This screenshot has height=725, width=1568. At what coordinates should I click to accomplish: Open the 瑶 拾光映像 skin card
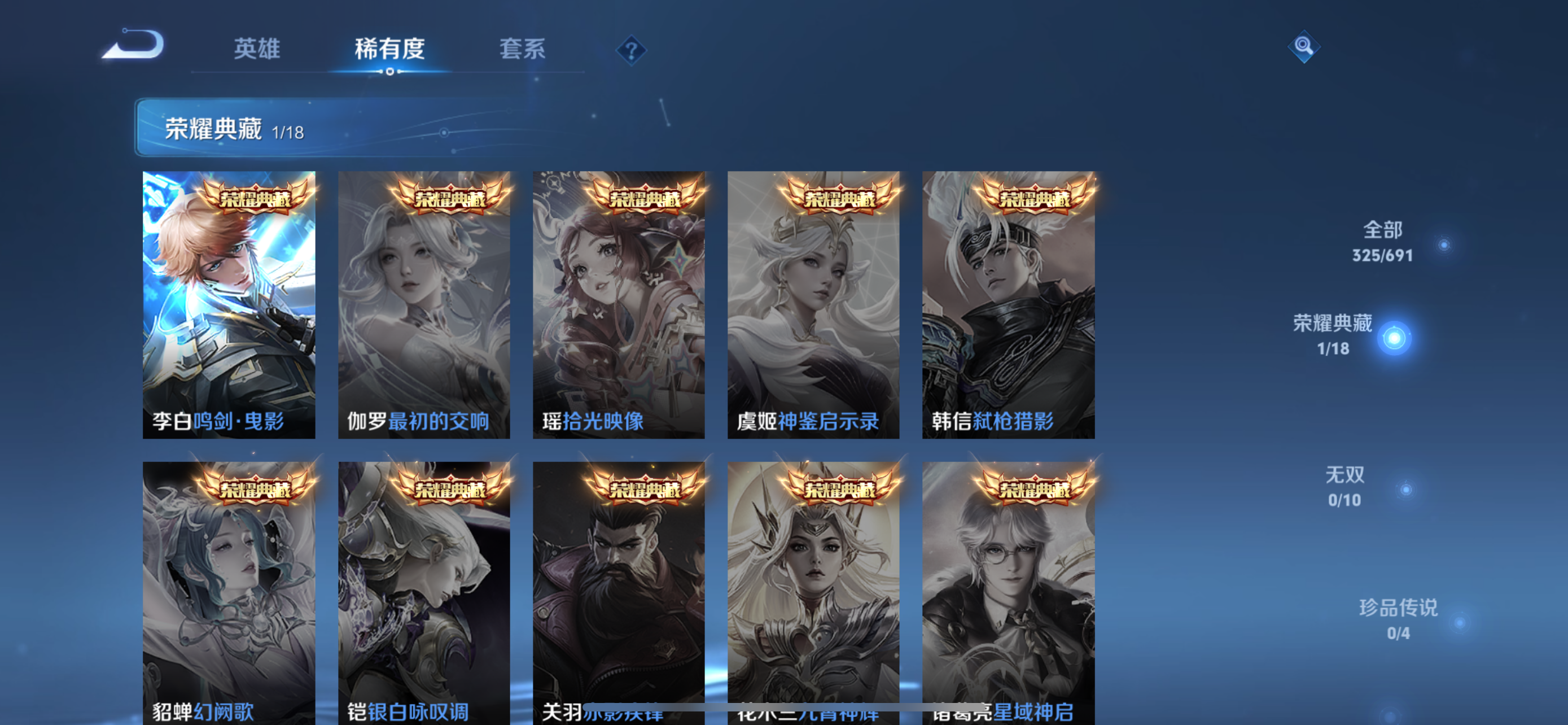pos(619,304)
